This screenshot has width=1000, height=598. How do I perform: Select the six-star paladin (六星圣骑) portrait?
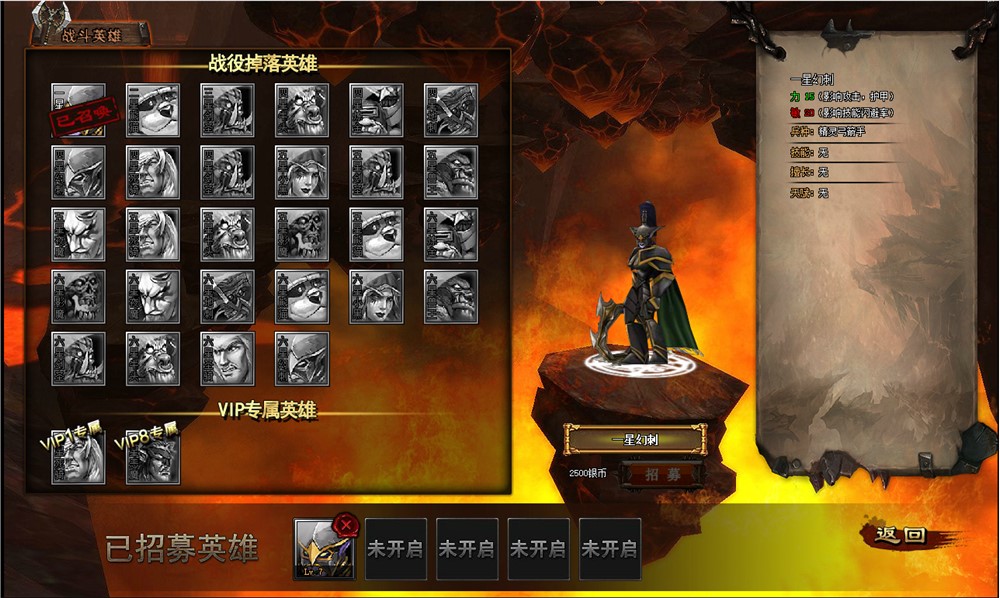[227, 358]
